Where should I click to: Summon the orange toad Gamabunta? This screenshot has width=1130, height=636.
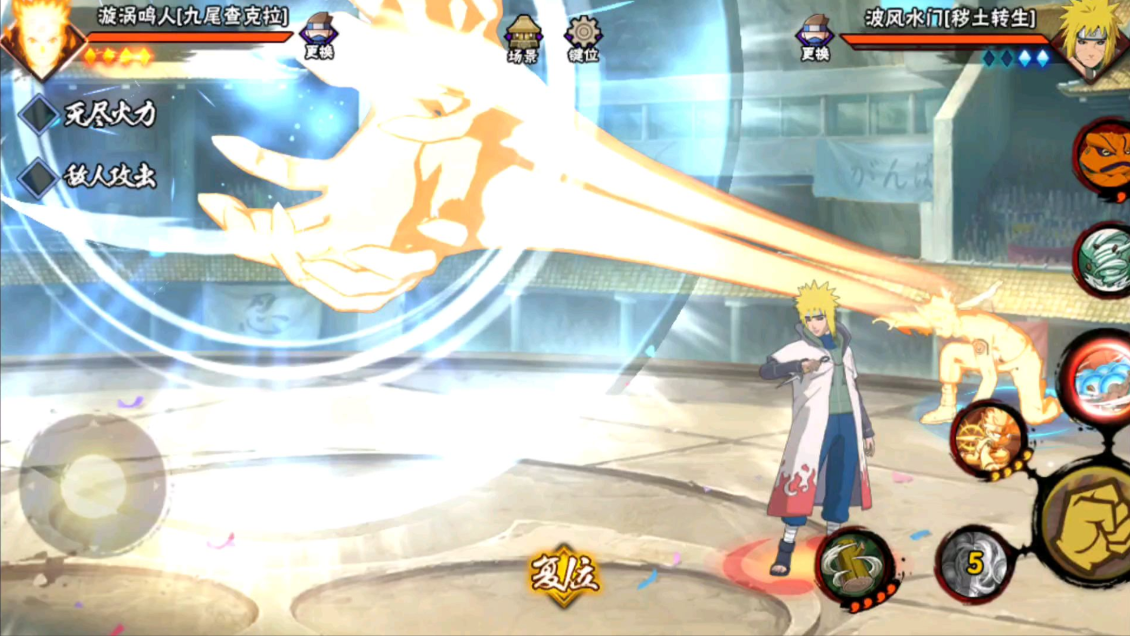pos(1103,155)
